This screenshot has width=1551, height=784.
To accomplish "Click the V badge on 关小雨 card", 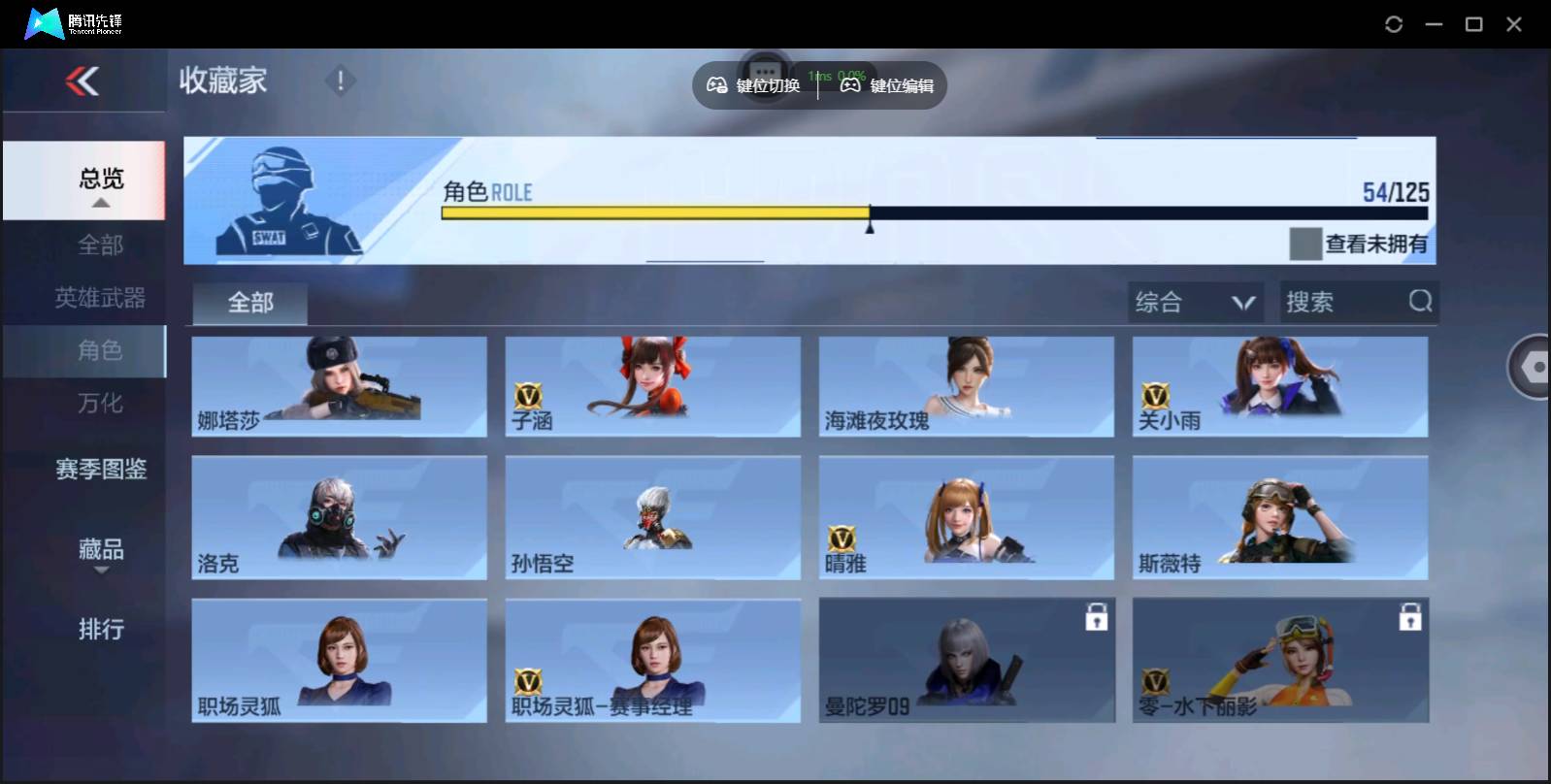I will 1156,397.
